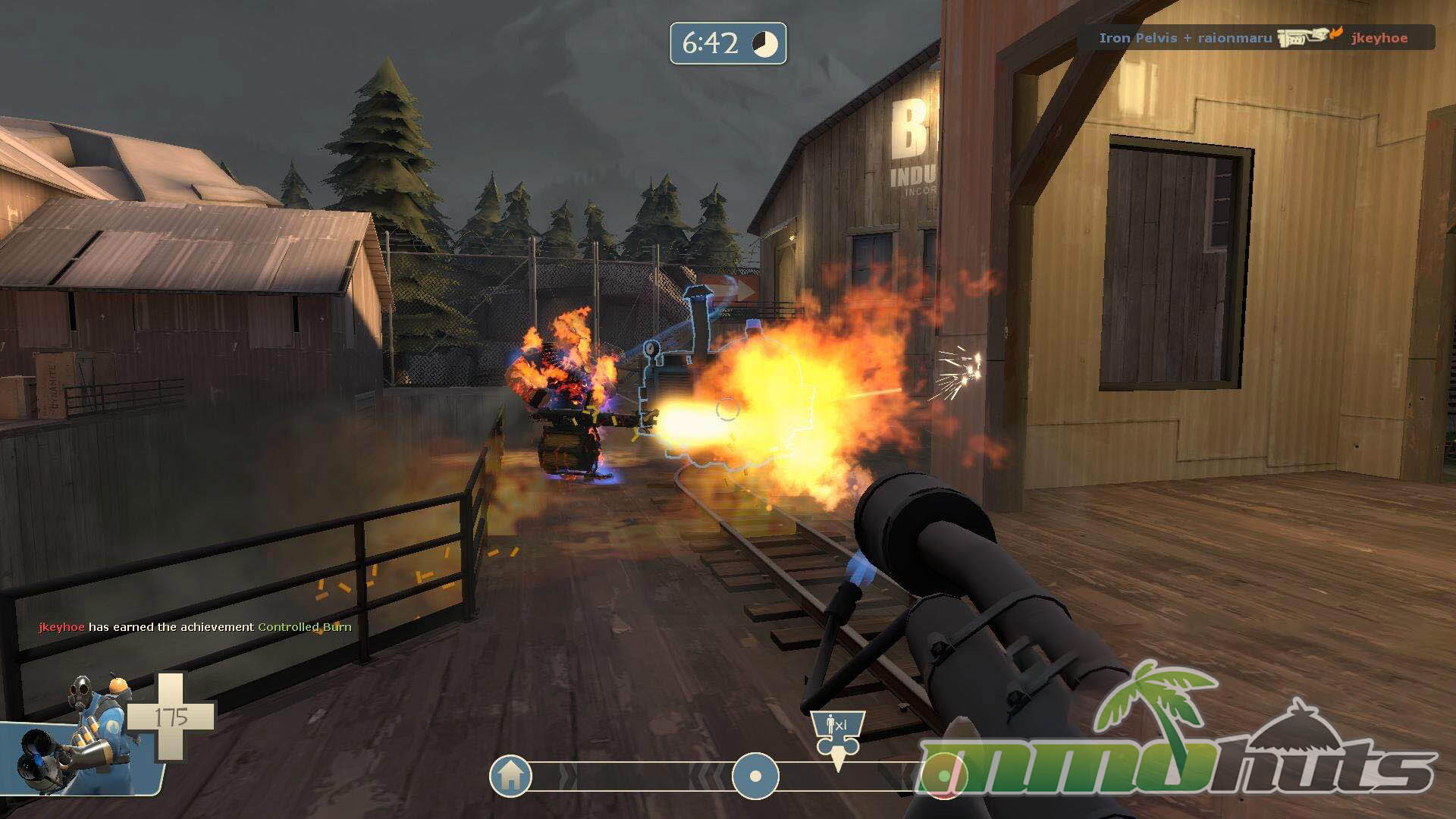Select the round payload cart marker

[x=755, y=776]
